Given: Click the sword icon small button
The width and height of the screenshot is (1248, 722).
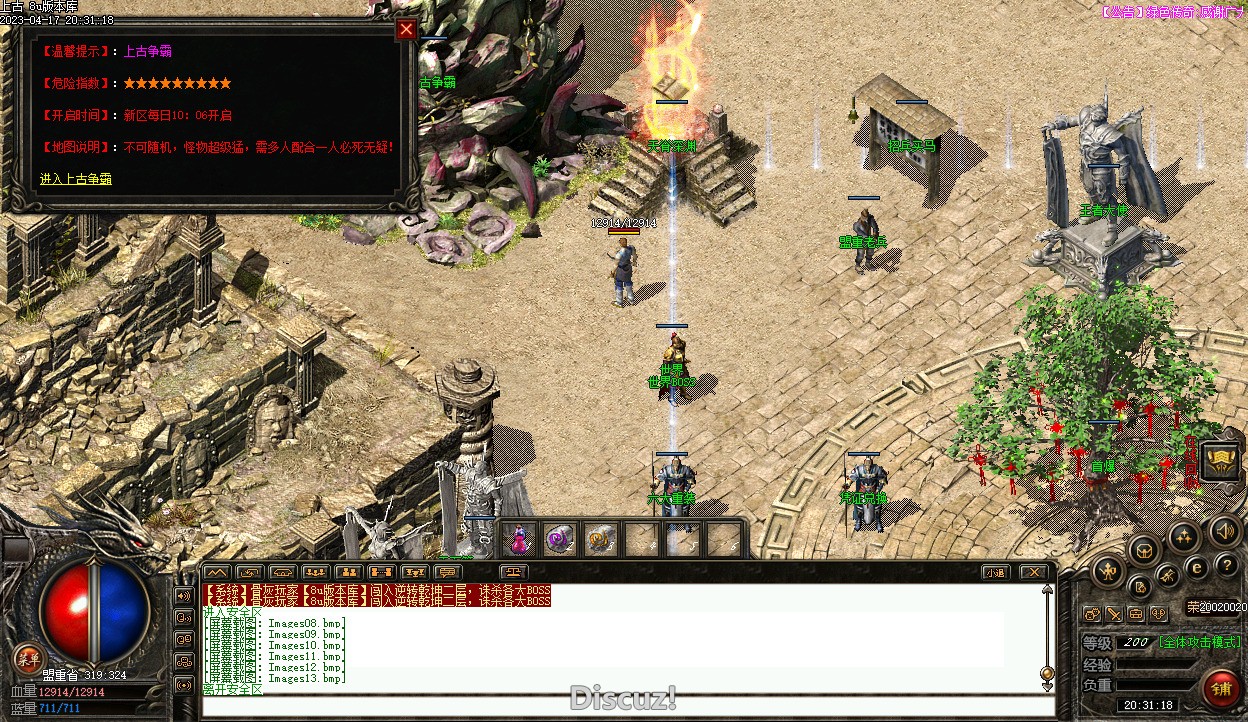Looking at the screenshot, I should (x=1114, y=613).
